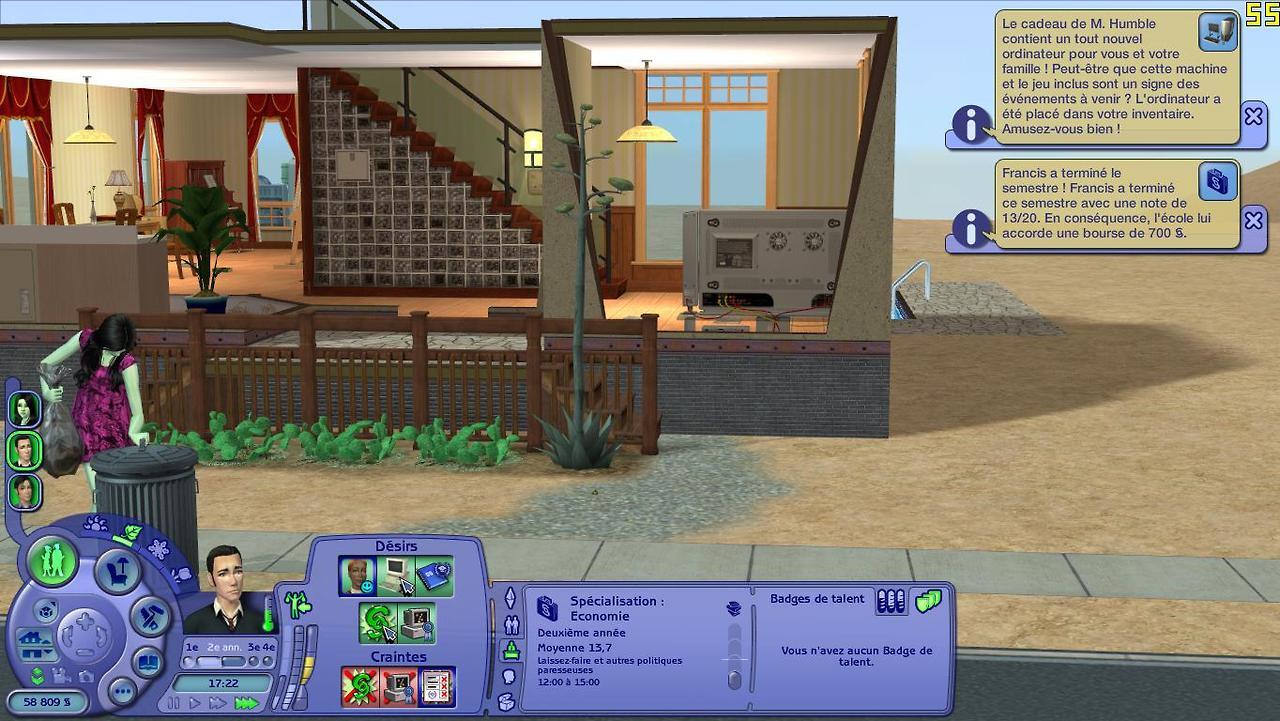The image size is (1280, 721).
Task: Open Build mode with the paint roller button
Action: point(152,617)
